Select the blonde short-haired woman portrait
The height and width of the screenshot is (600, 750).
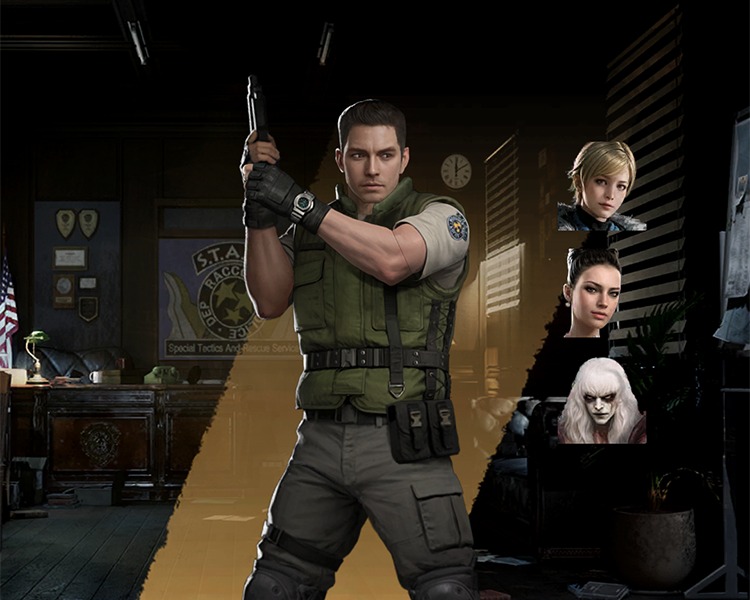click(x=601, y=187)
